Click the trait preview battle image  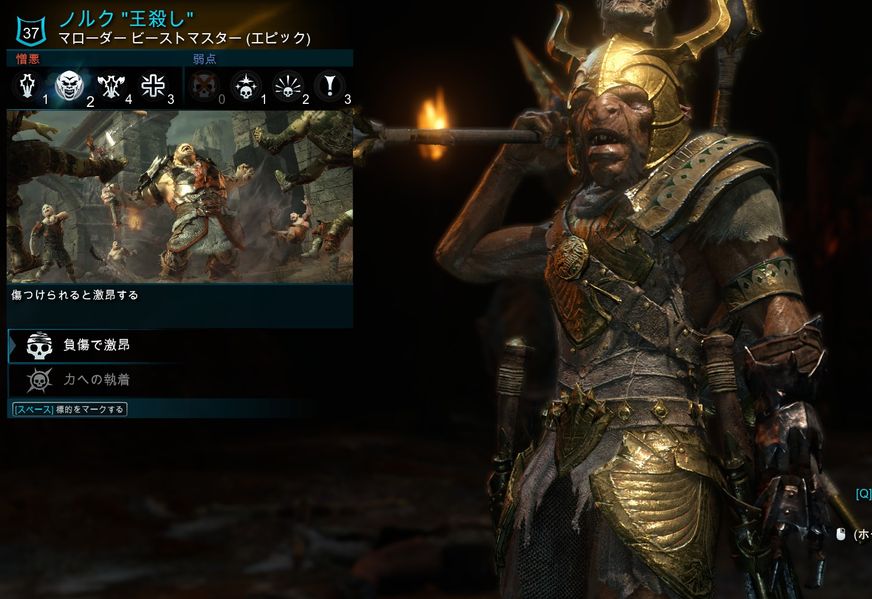[x=180, y=196]
